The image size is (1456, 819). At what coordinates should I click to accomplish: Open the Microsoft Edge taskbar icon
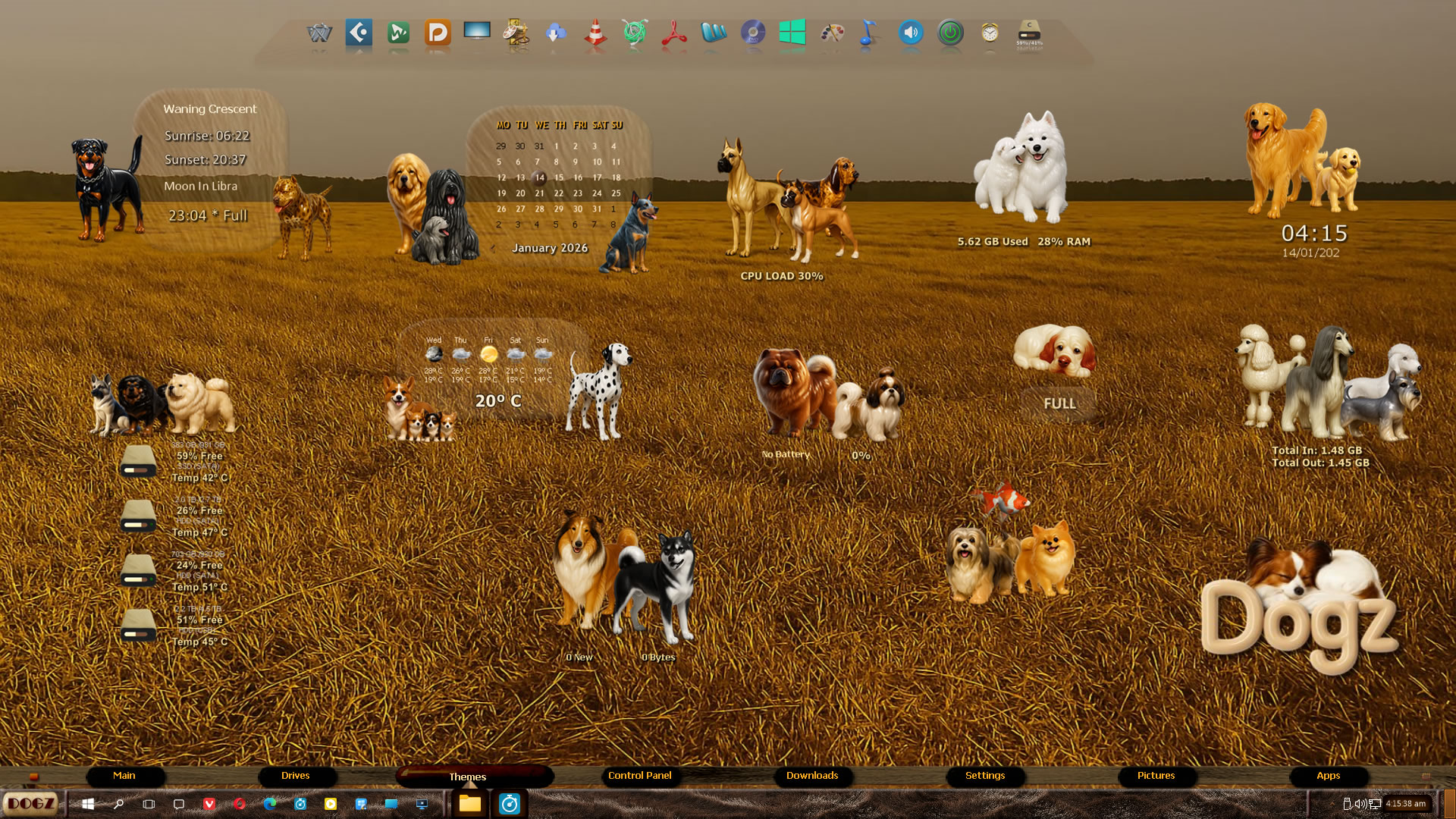pos(270,804)
